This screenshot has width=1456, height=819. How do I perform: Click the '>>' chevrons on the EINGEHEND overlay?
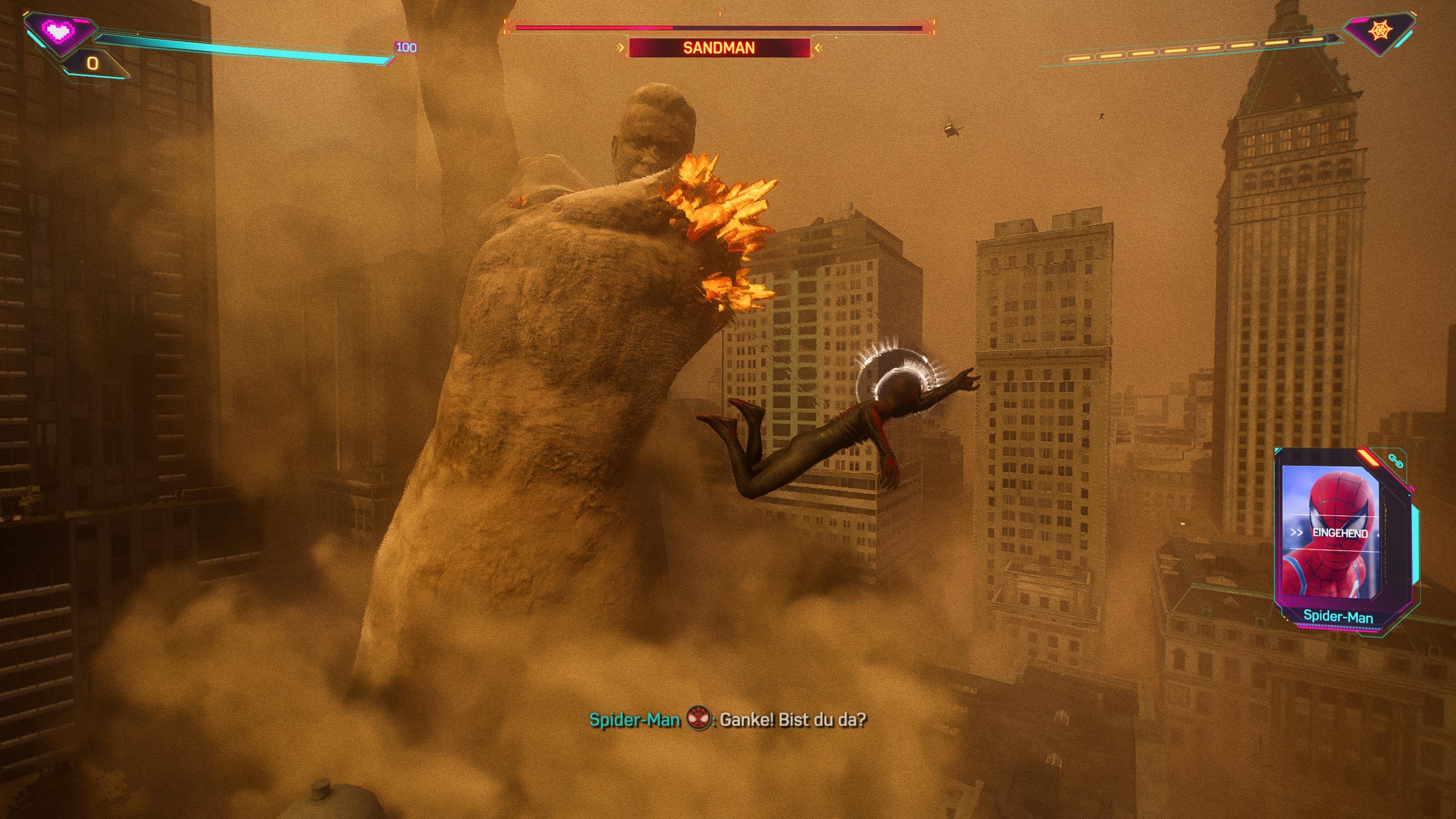click(x=1297, y=532)
